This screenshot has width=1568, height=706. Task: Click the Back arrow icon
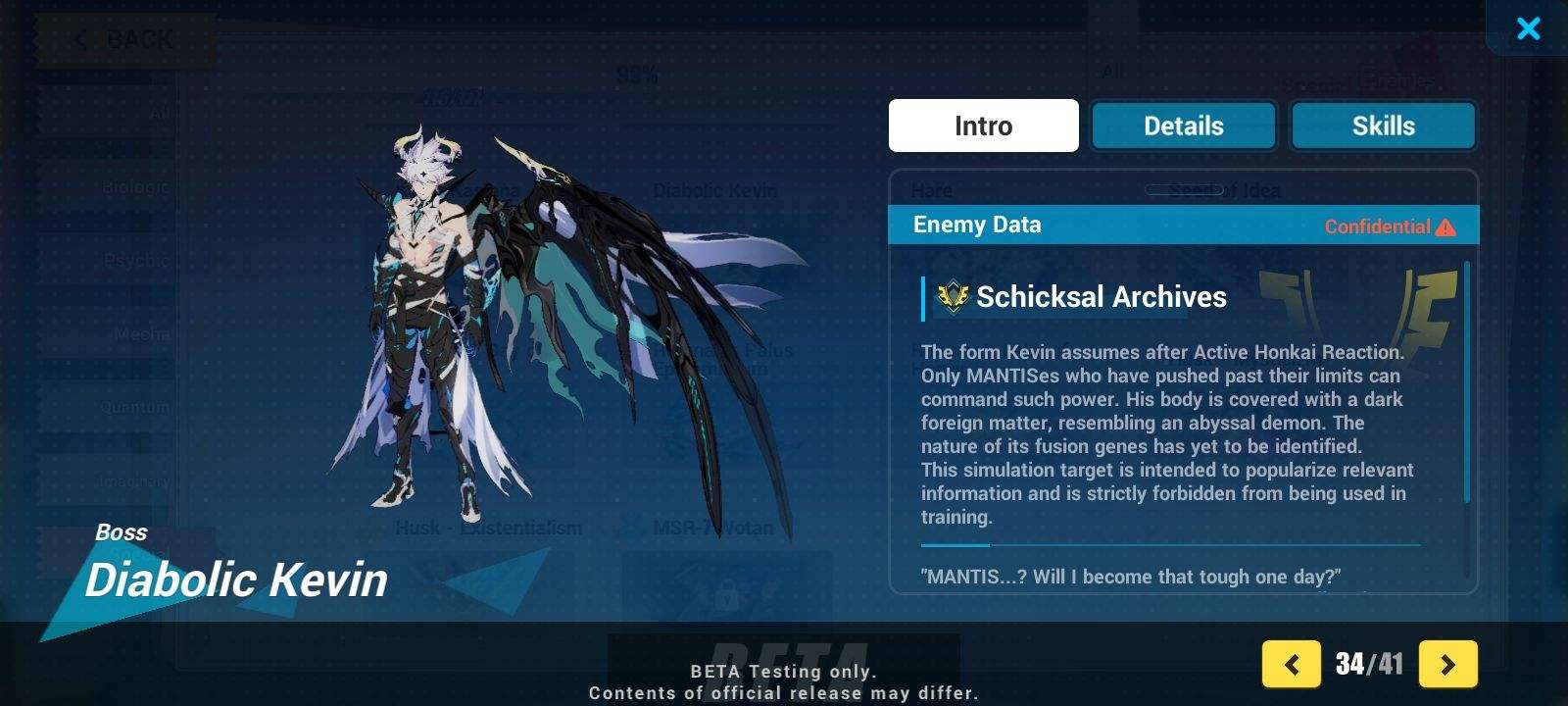point(80,39)
